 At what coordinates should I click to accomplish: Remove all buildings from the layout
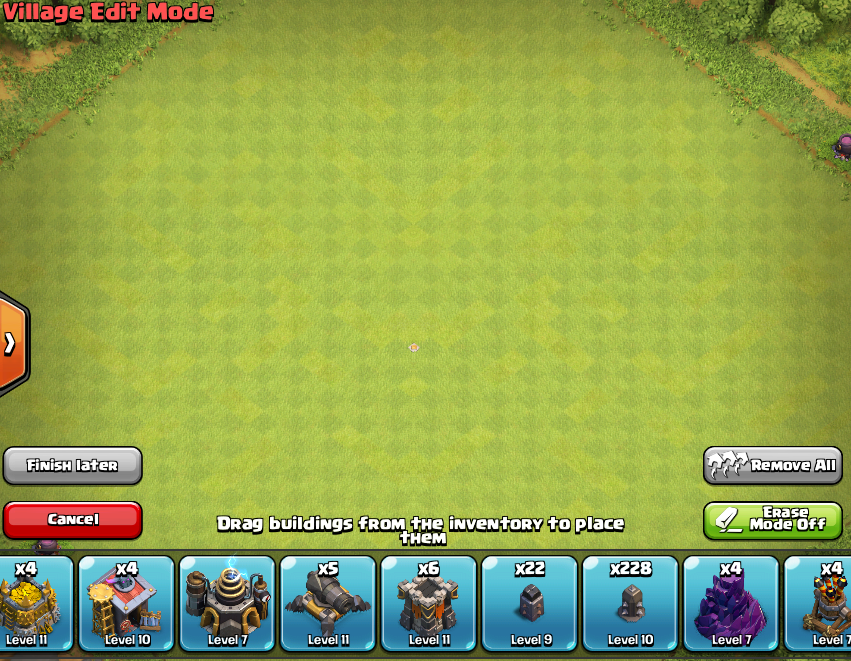[x=773, y=465]
